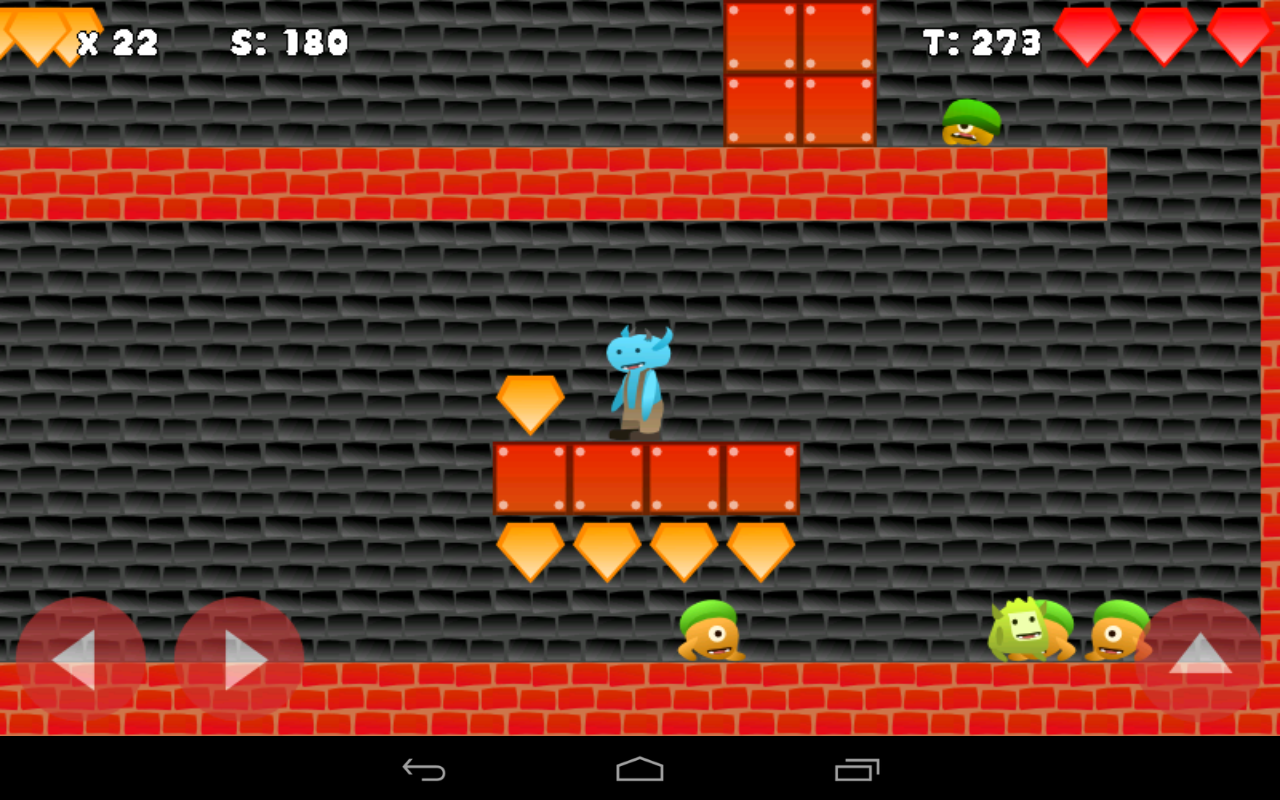Click the blue horned player character

(x=638, y=380)
